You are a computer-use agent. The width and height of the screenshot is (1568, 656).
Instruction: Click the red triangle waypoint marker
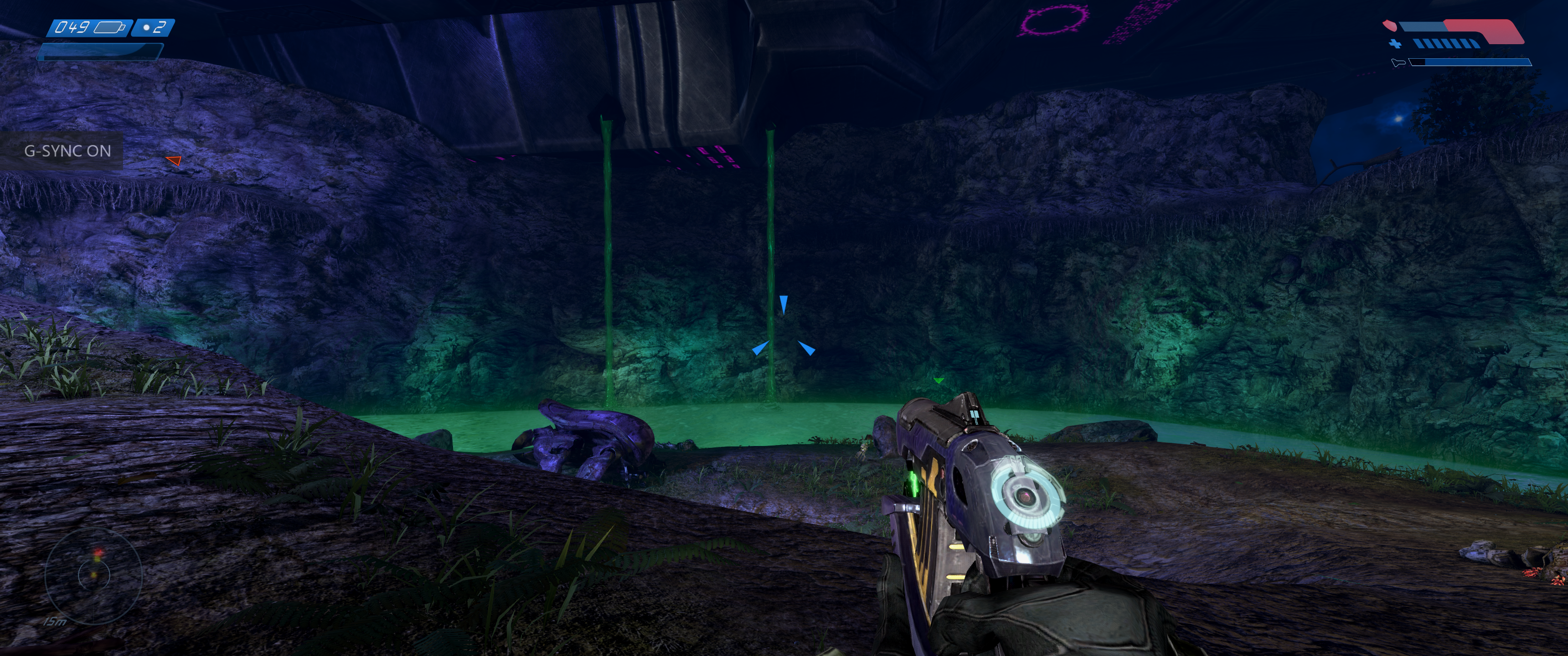tap(174, 161)
